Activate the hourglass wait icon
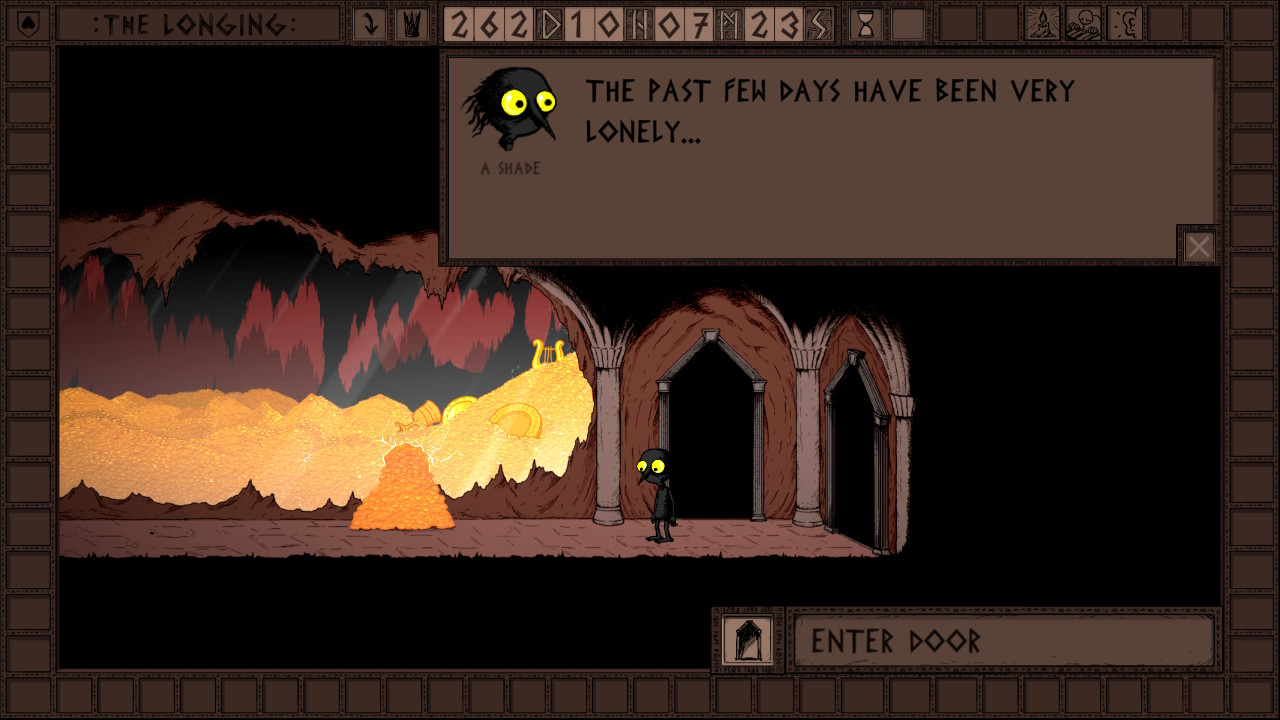This screenshot has width=1280, height=720. 866,24
